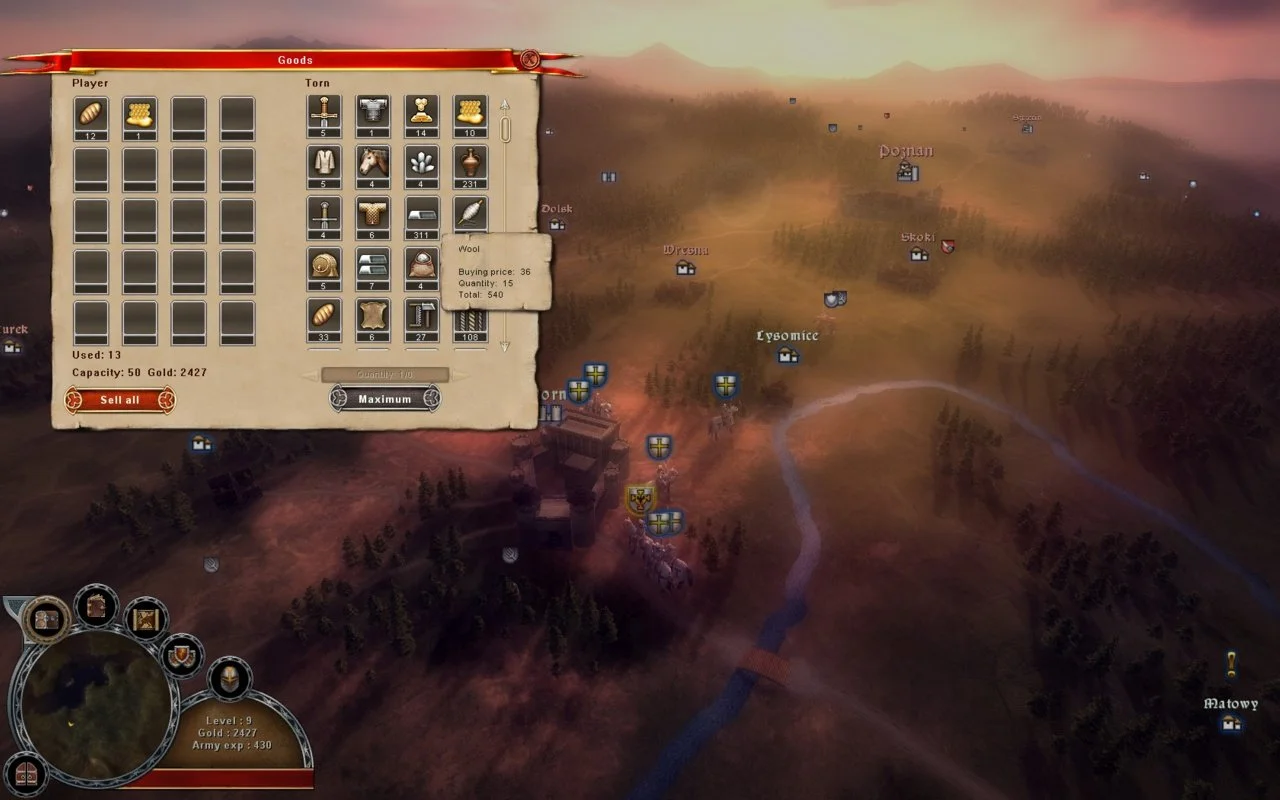Open the map scroll icon in the HUD
This screenshot has height=800, width=1280.
coord(145,620)
